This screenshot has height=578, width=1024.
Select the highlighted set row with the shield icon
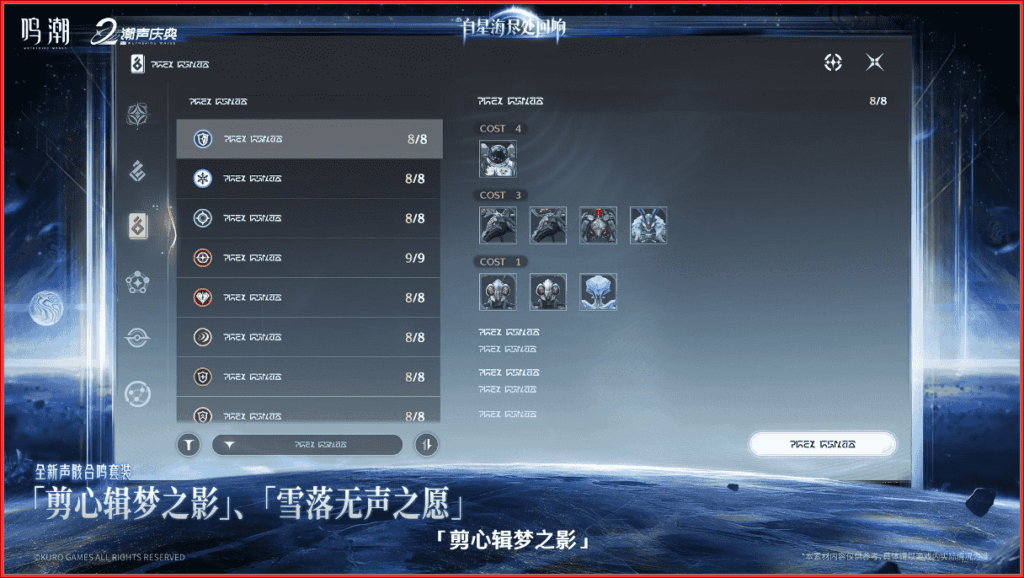point(309,139)
